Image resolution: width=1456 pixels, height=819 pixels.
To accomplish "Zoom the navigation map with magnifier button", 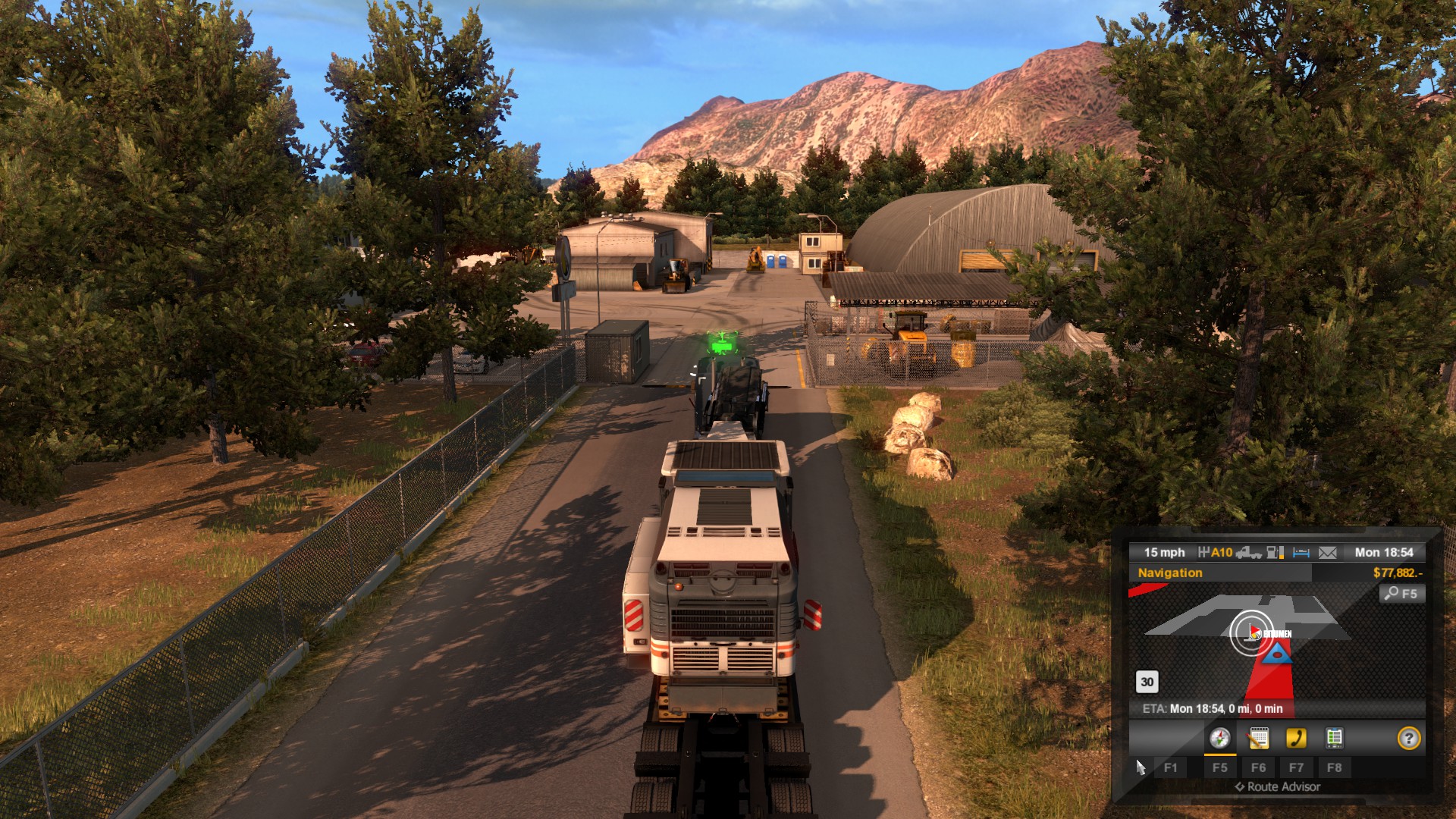I will pos(1401,594).
